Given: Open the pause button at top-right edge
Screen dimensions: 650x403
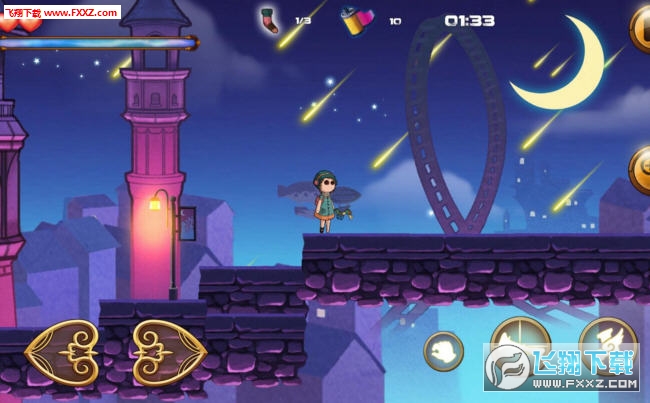Looking at the screenshot, I should [640, 28].
